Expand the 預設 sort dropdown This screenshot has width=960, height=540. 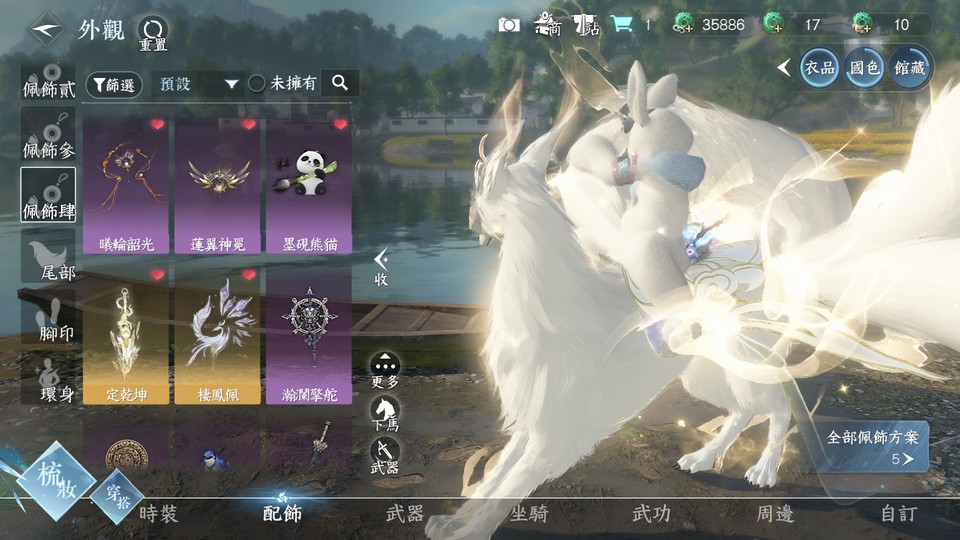click(x=199, y=84)
